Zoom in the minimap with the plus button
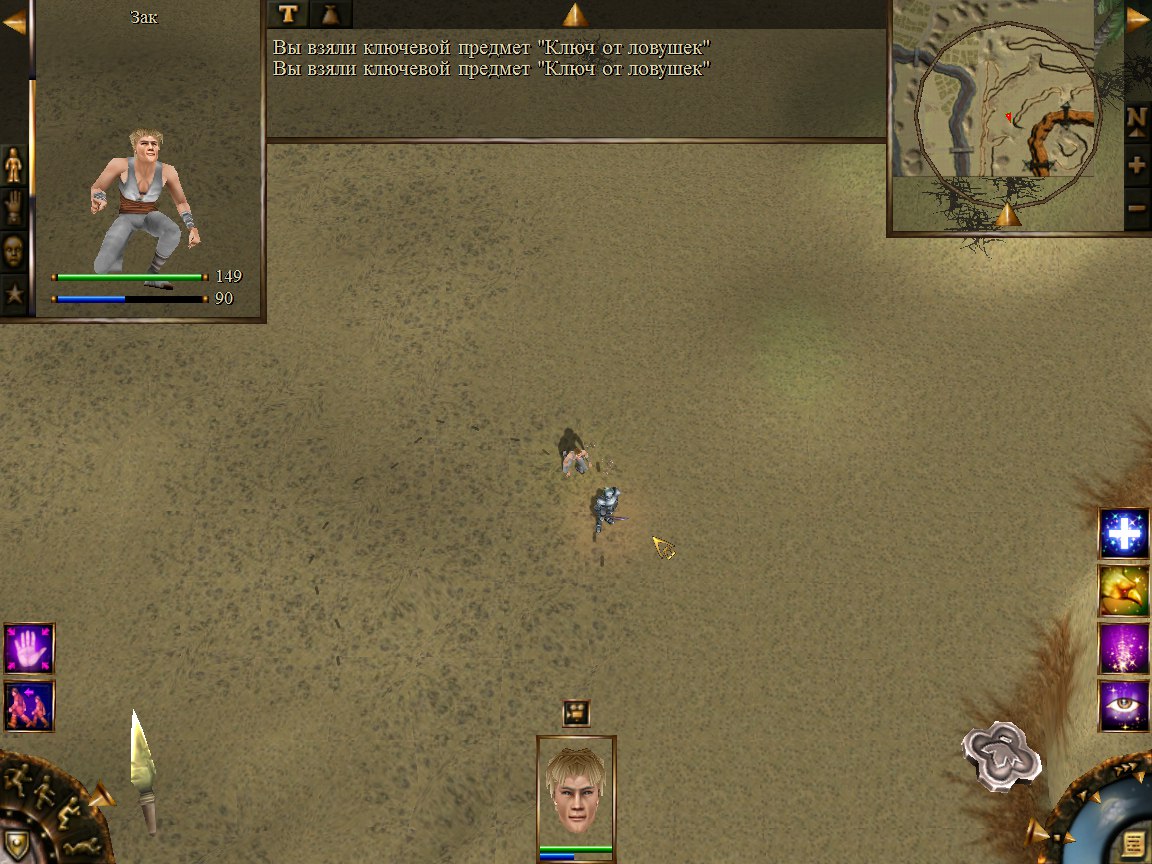 1137,166
